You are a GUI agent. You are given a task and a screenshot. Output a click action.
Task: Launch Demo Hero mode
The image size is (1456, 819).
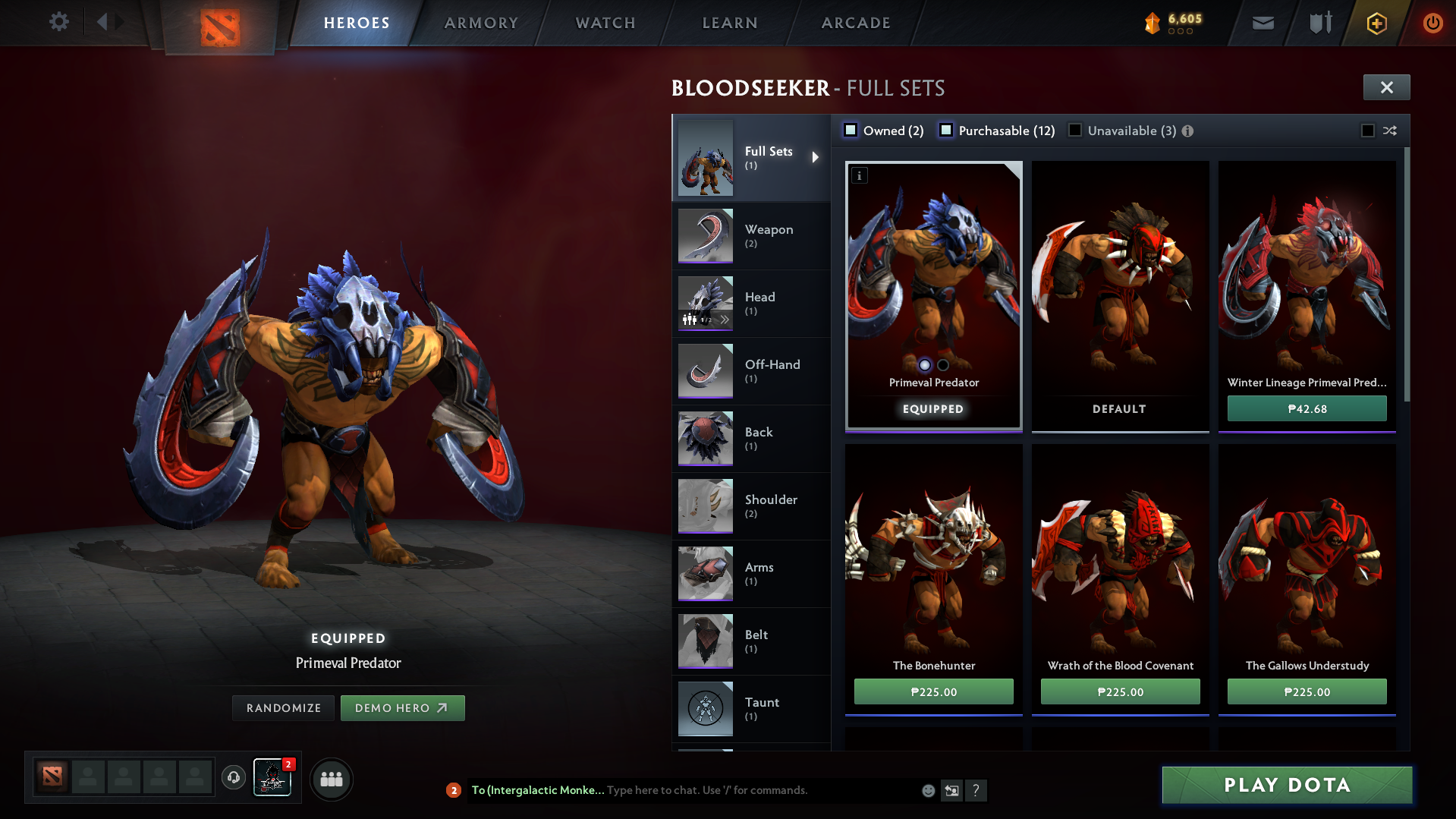tap(402, 707)
